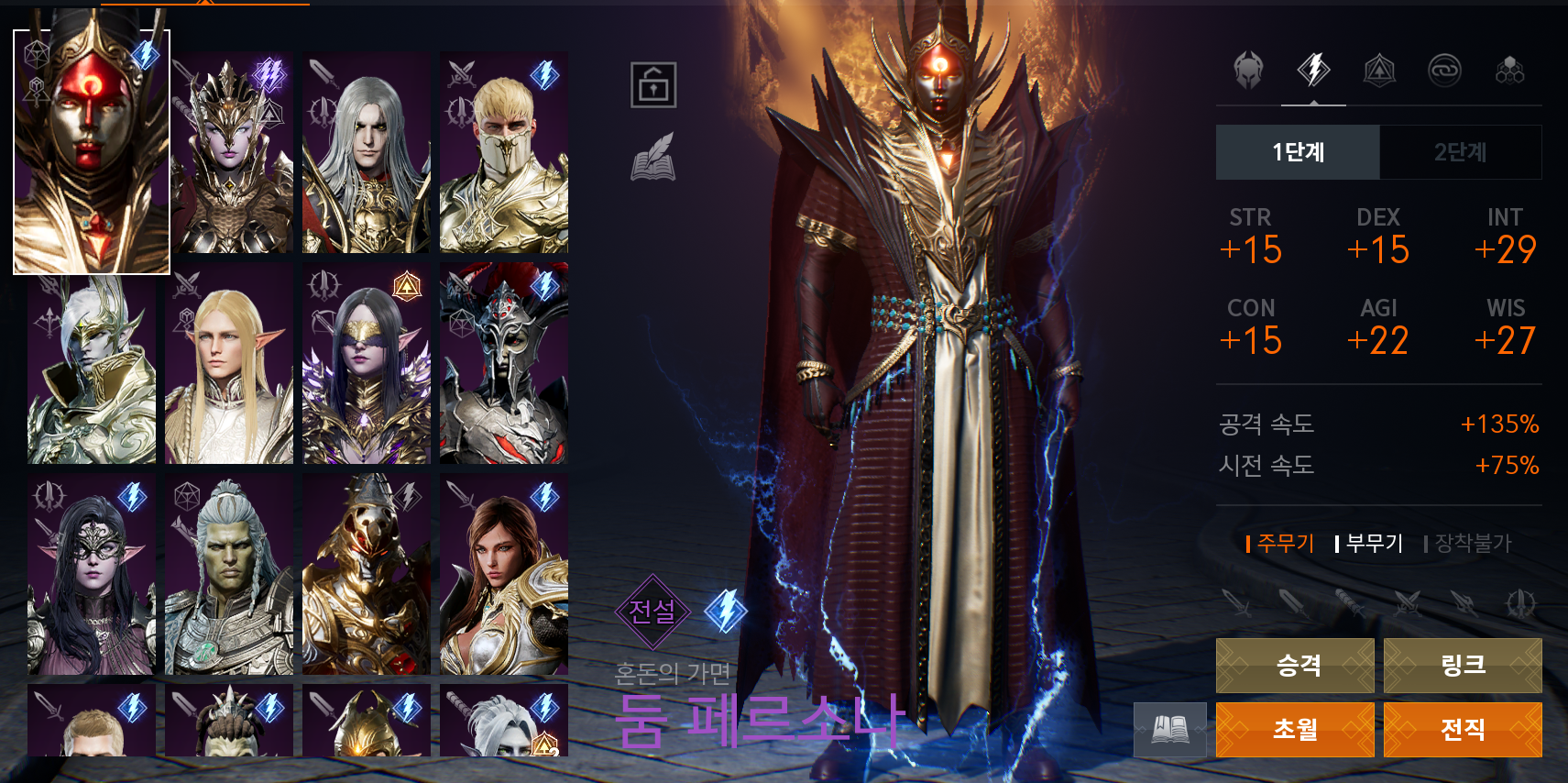Switch to the 1단계 tab
The width and height of the screenshot is (1568, 783).
coord(1297,152)
